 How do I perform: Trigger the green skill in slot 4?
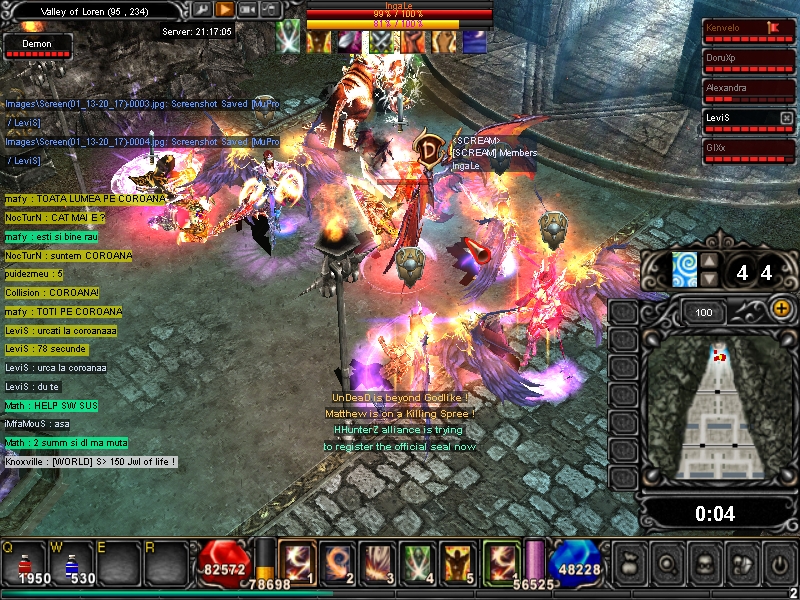418,560
